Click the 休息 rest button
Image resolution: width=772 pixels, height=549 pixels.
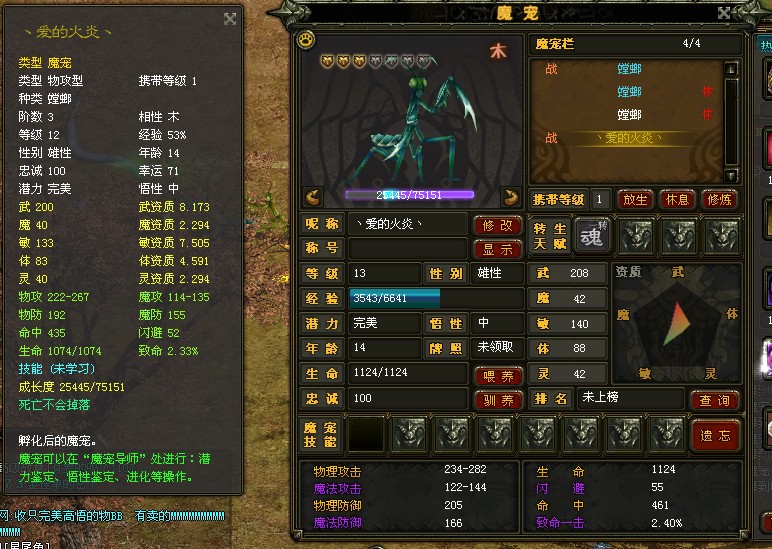click(x=677, y=198)
